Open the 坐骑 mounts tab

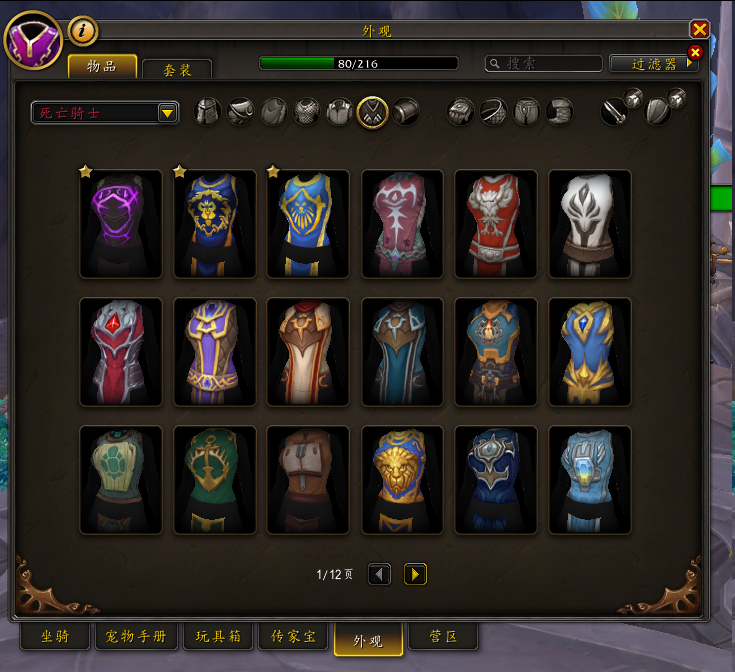(x=55, y=637)
